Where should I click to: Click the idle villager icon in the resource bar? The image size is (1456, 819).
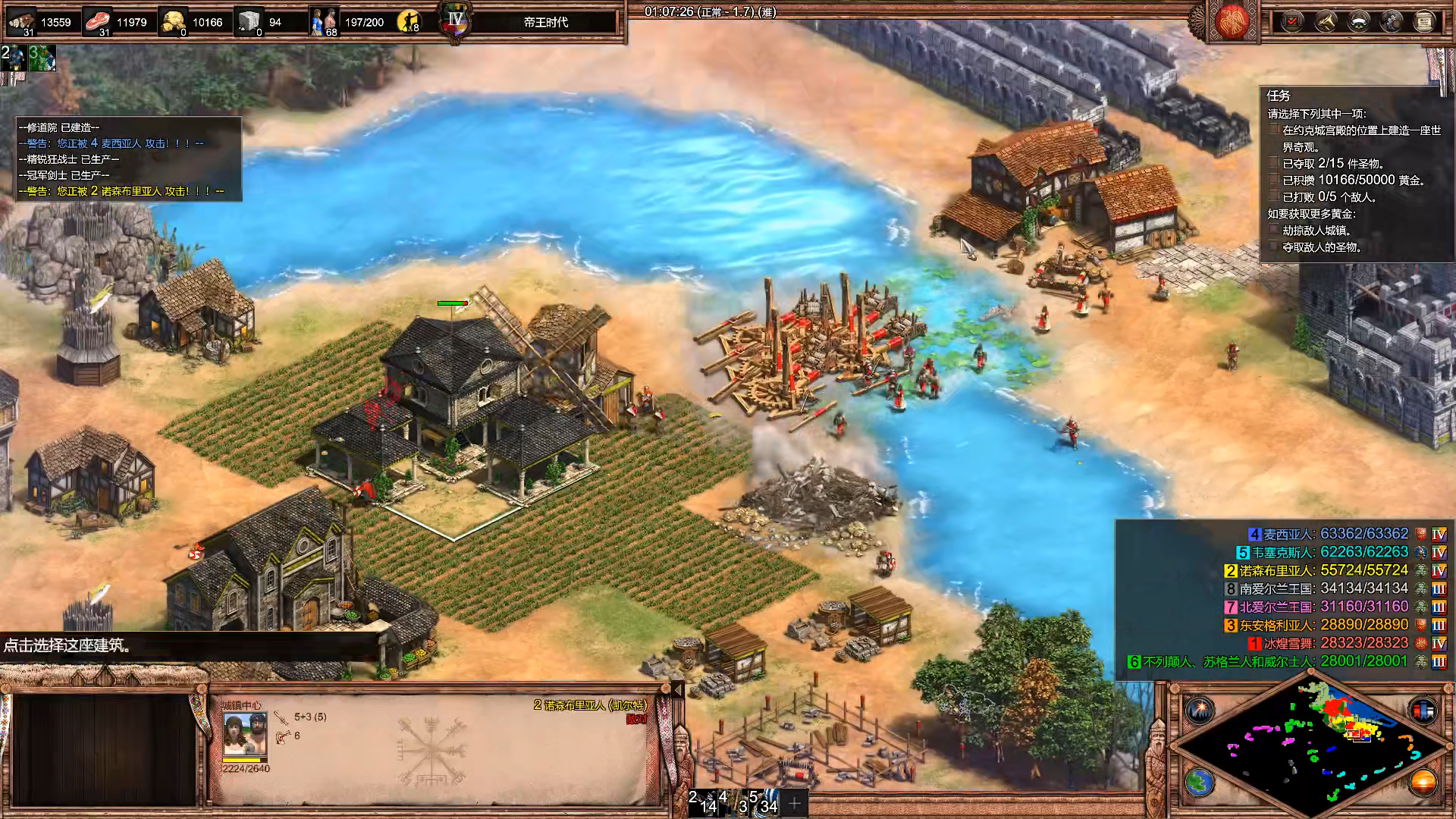tap(409, 21)
